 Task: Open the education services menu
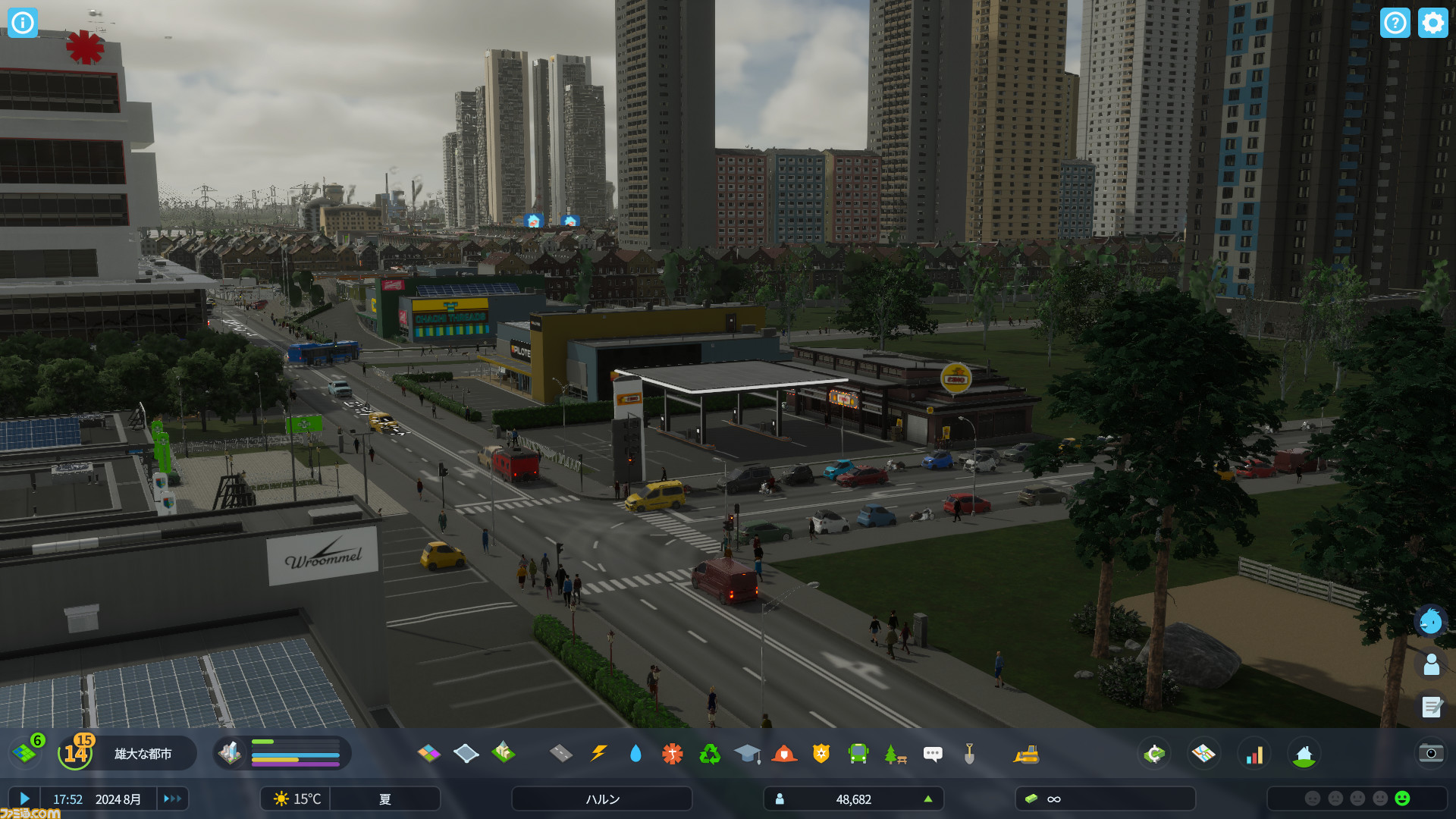click(x=748, y=753)
